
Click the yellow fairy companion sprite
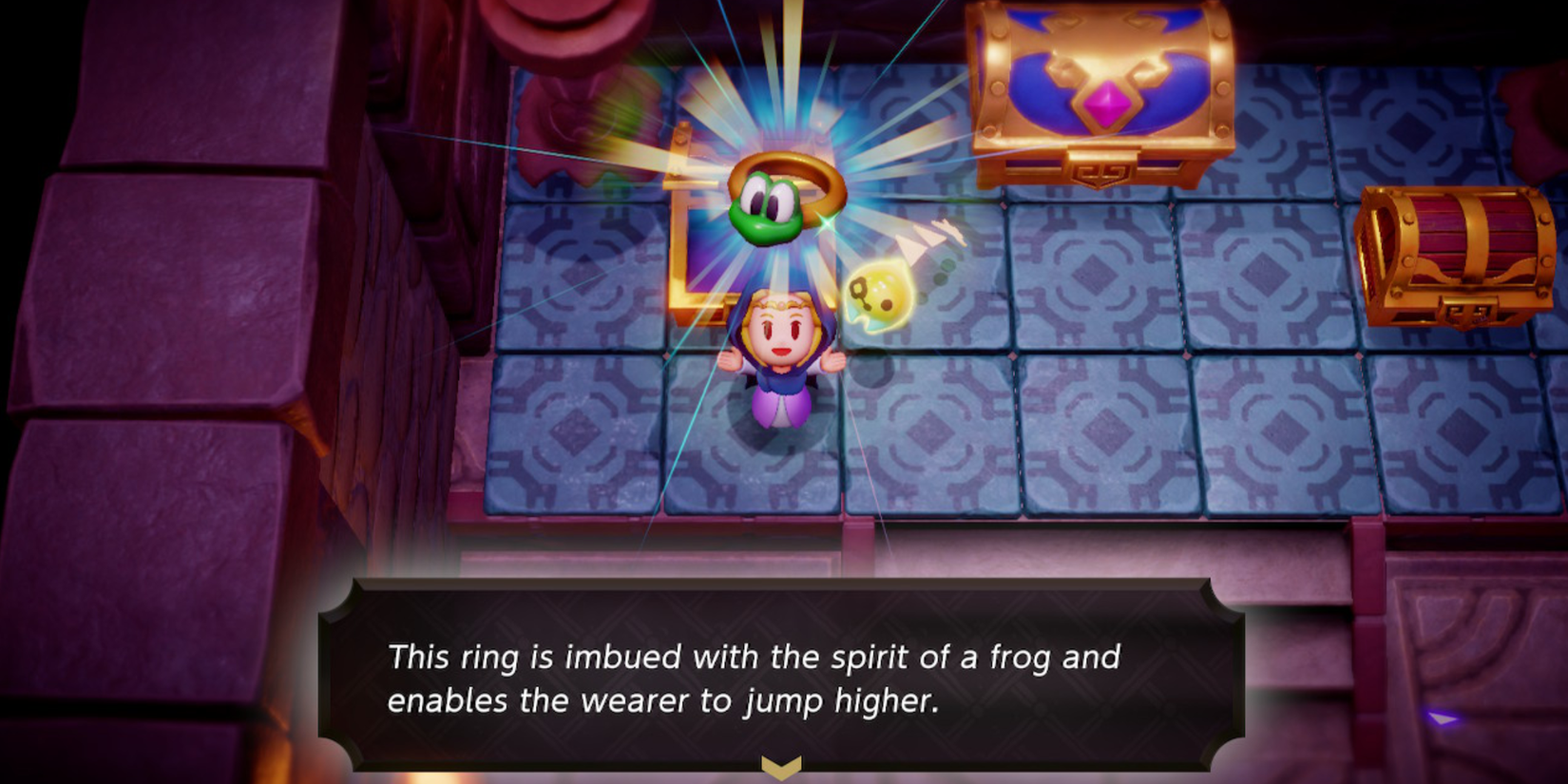(x=879, y=295)
